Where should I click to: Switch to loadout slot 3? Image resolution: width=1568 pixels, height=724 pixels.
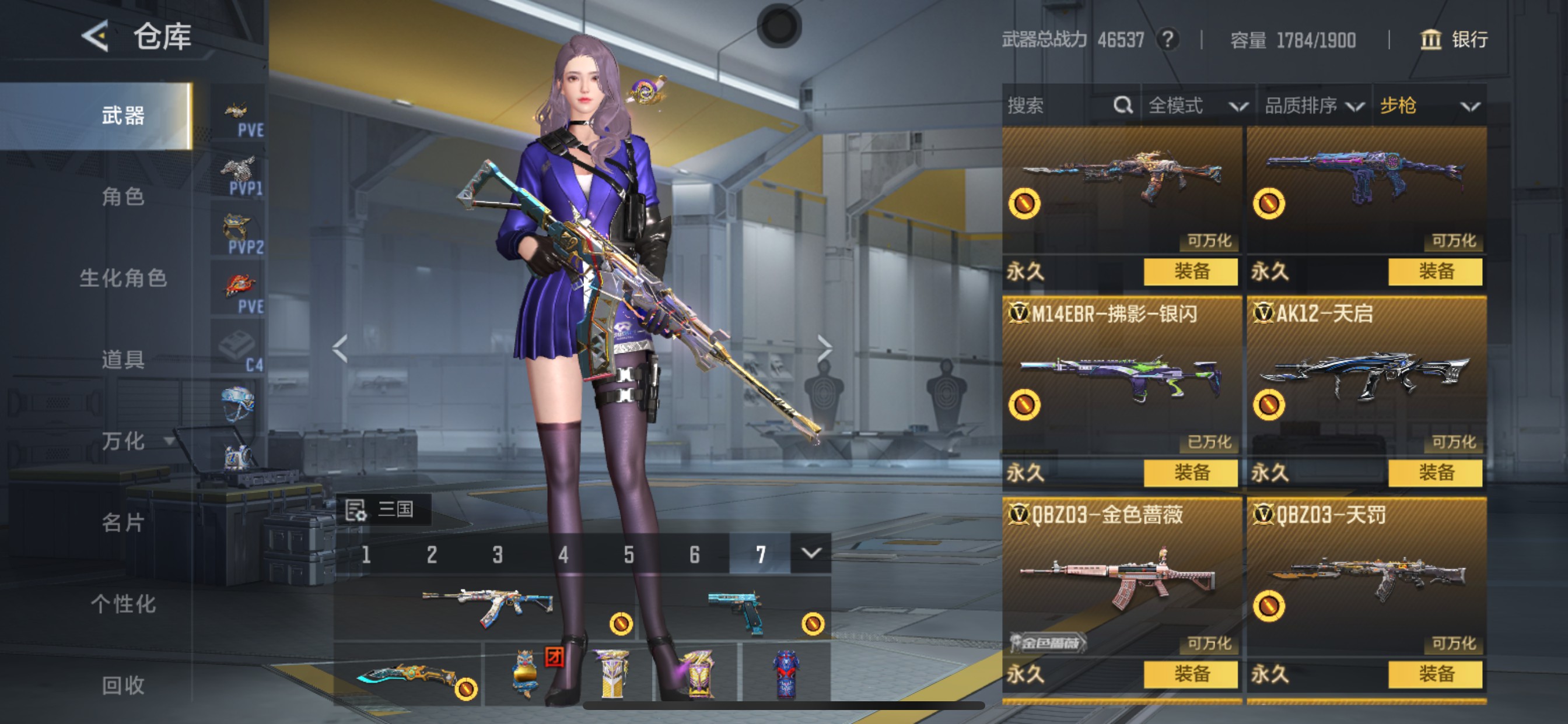[498, 554]
